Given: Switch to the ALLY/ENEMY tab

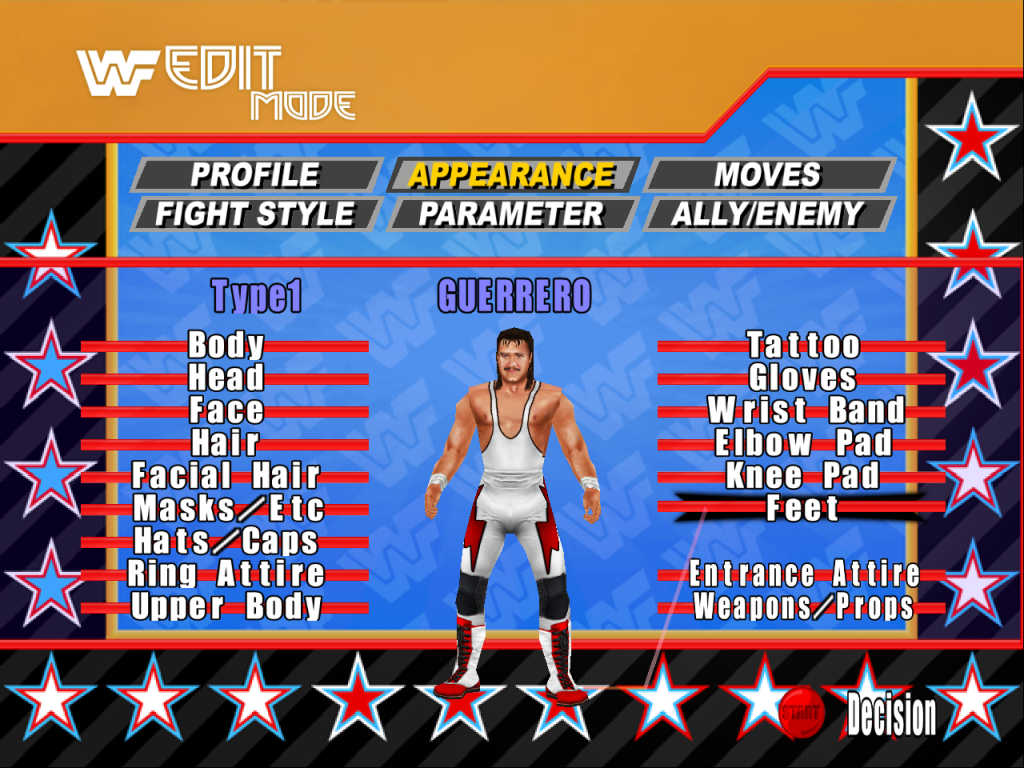Looking at the screenshot, I should (x=768, y=214).
